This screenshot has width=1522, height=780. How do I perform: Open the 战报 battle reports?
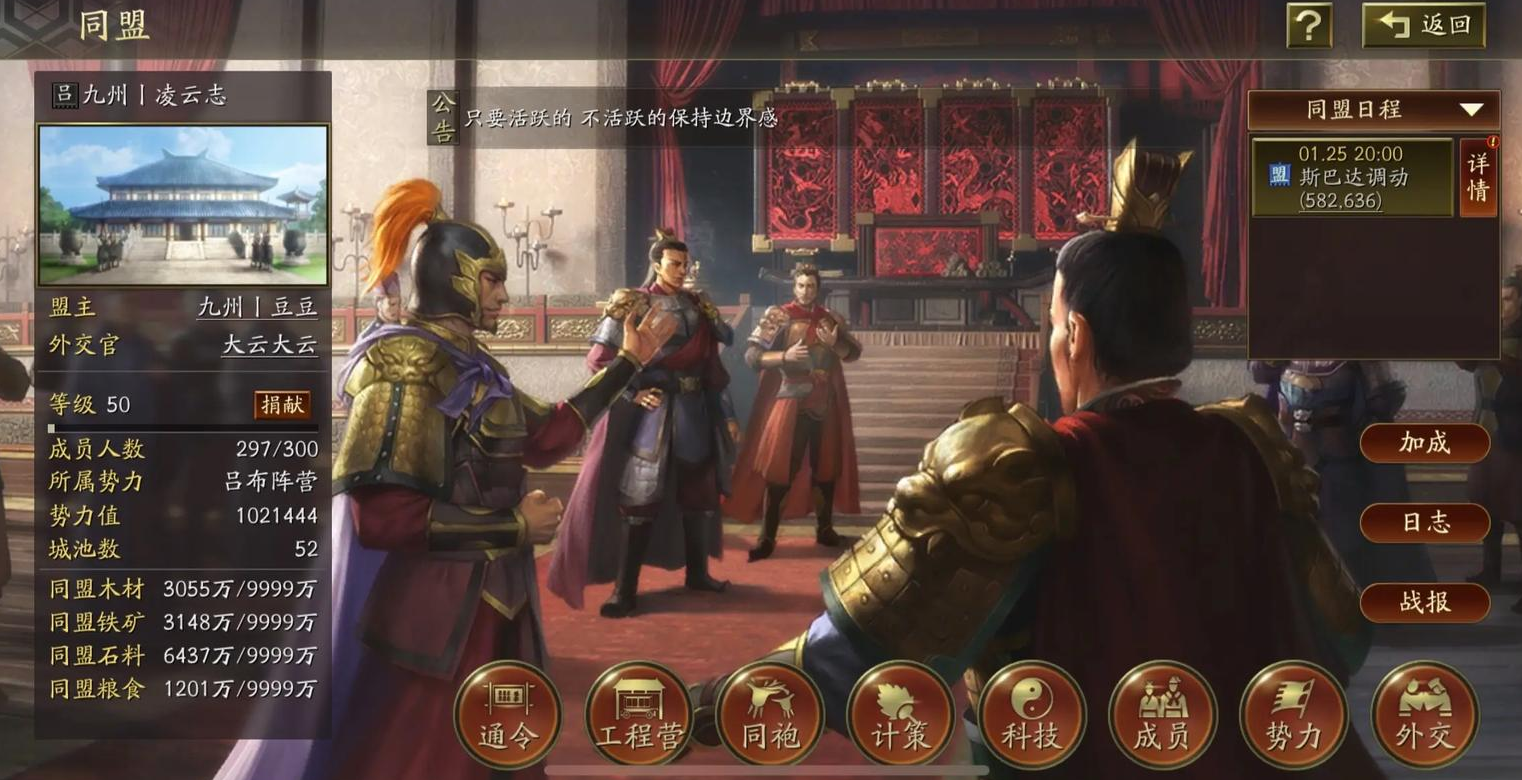point(1423,602)
